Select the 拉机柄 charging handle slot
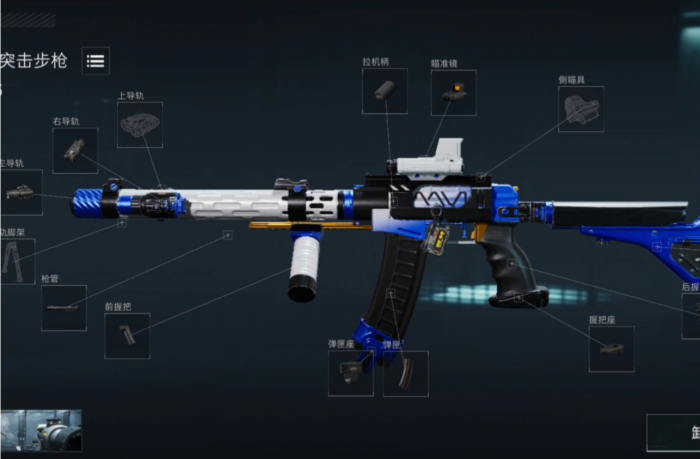The width and height of the screenshot is (700, 459). point(384,91)
